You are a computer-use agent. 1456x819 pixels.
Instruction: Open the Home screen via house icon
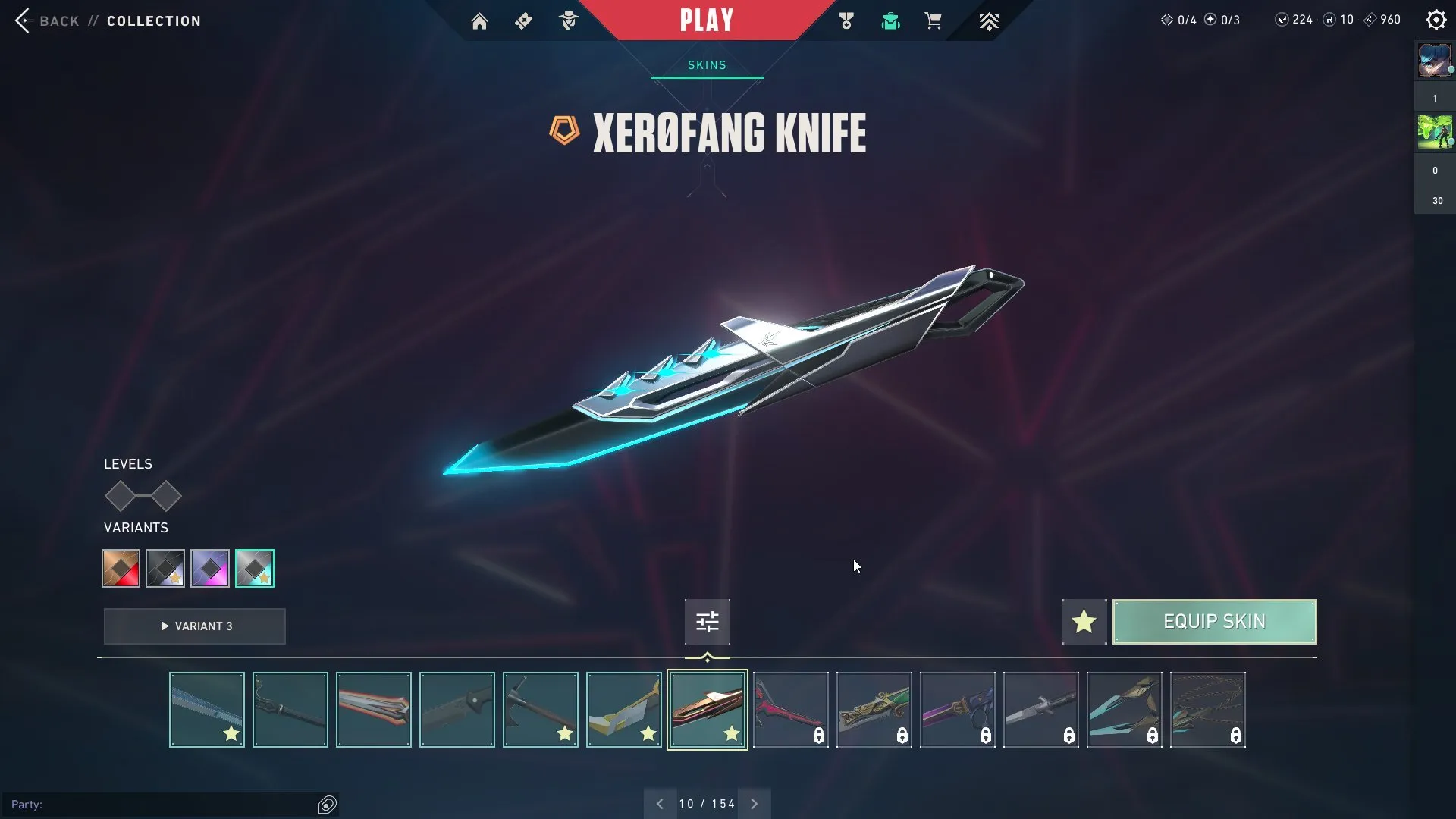point(480,20)
